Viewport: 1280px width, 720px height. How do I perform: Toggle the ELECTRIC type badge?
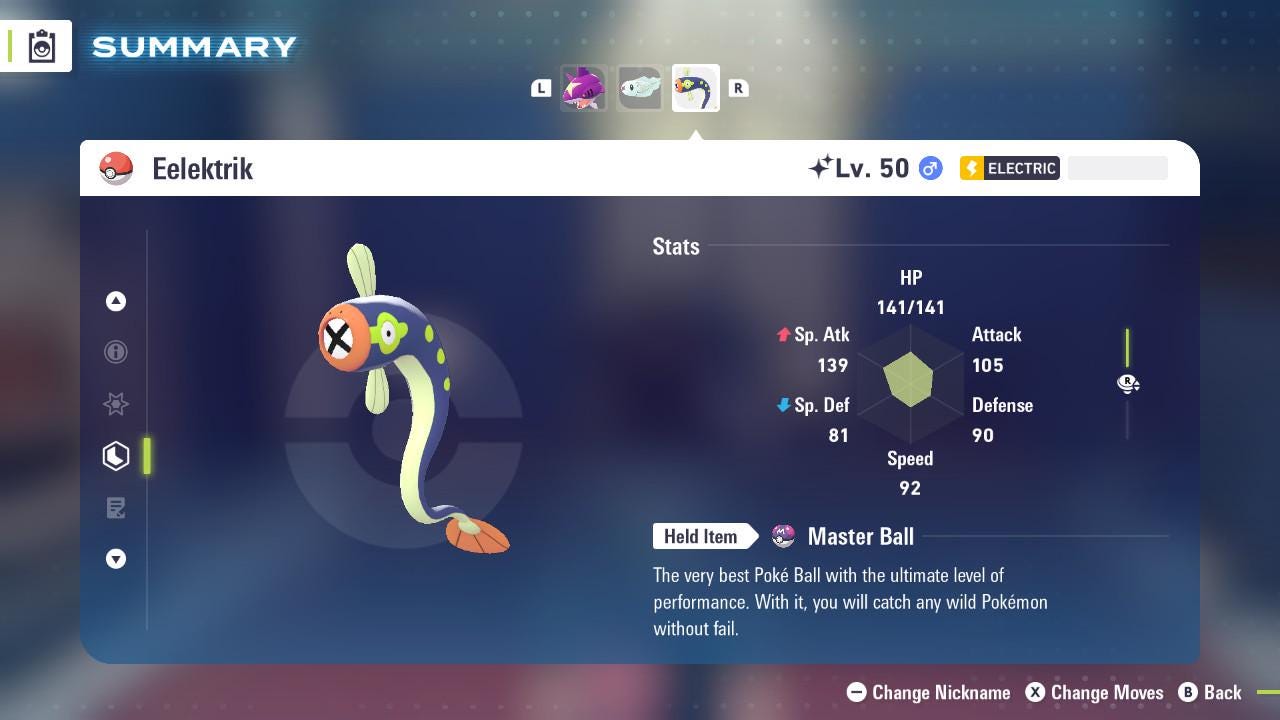click(x=1009, y=168)
